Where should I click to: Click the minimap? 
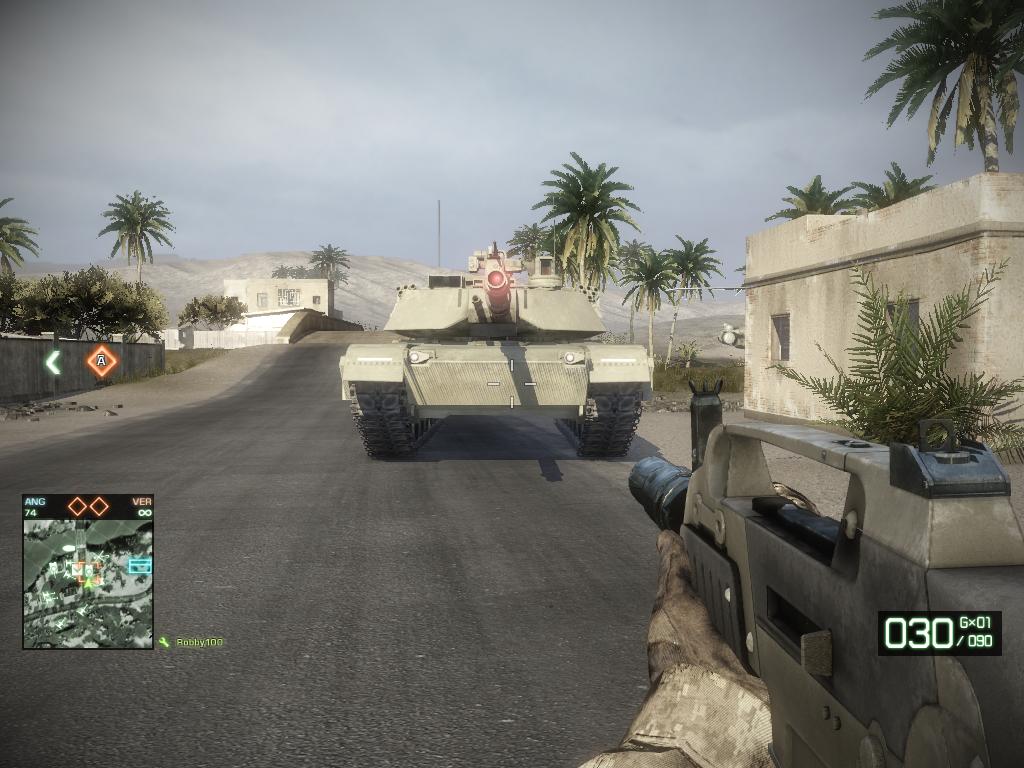point(88,582)
